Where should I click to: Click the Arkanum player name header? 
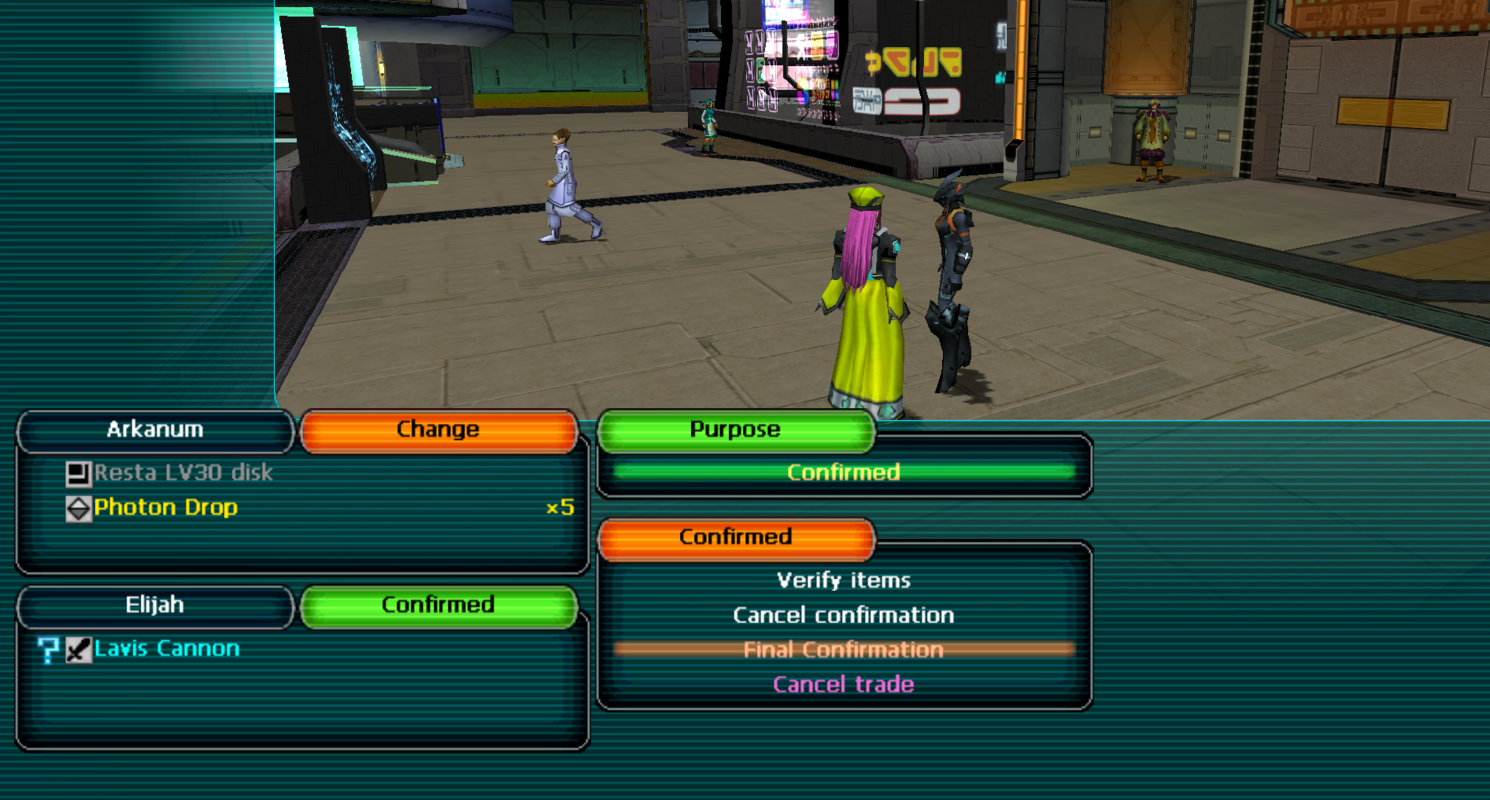click(155, 430)
